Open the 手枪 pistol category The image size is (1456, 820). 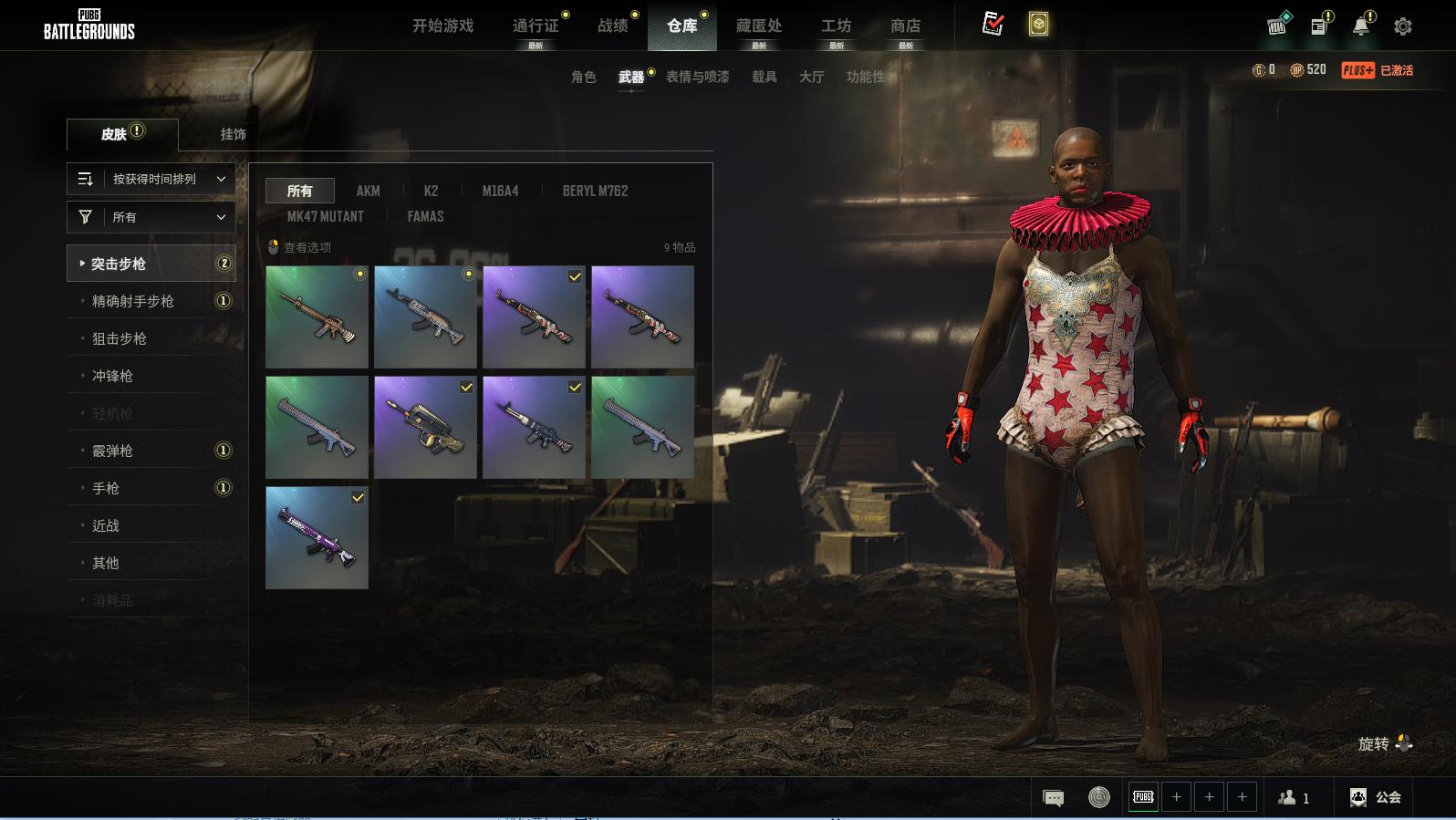106,488
